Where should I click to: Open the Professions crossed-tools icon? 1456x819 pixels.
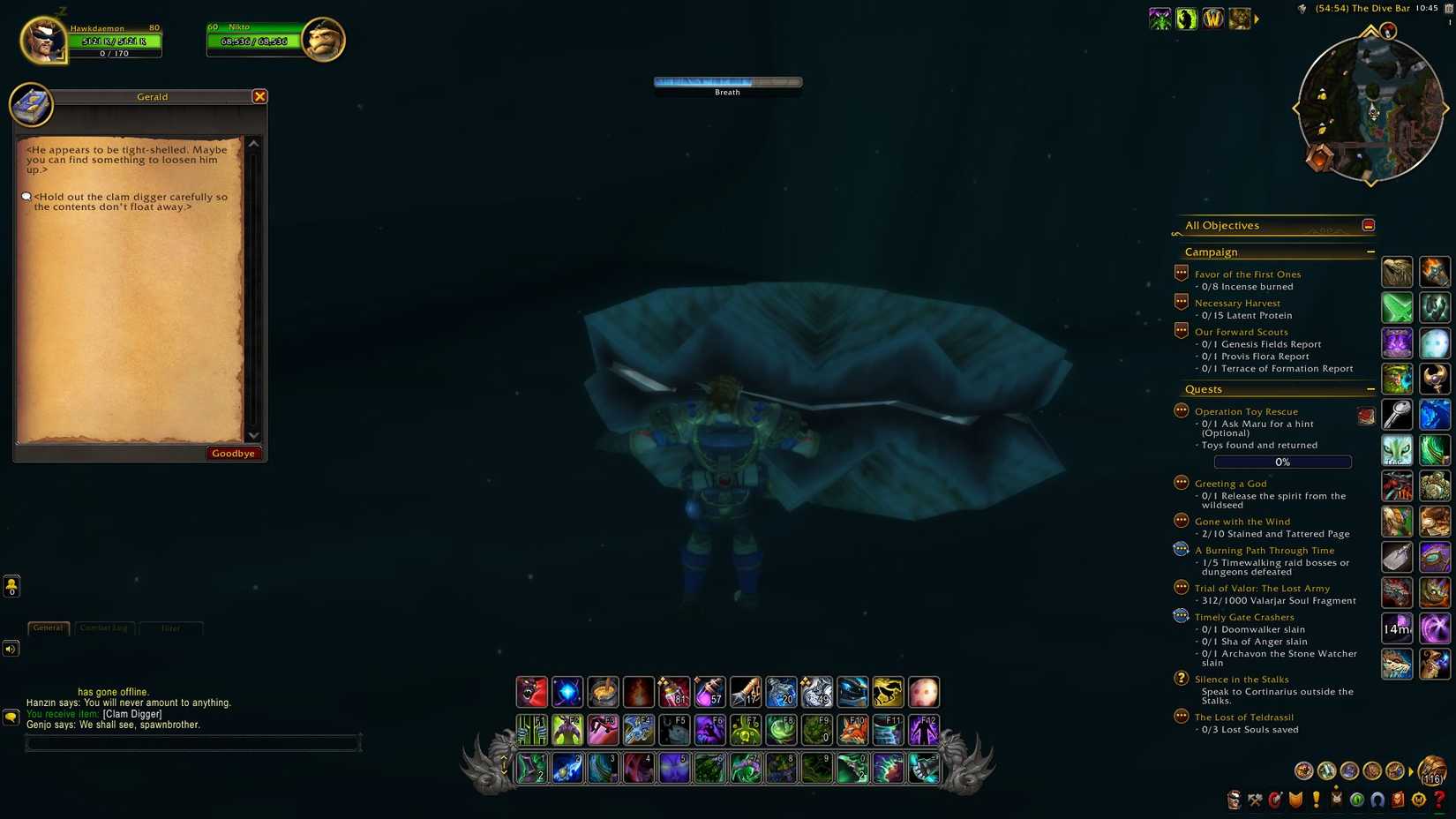coord(1254,800)
